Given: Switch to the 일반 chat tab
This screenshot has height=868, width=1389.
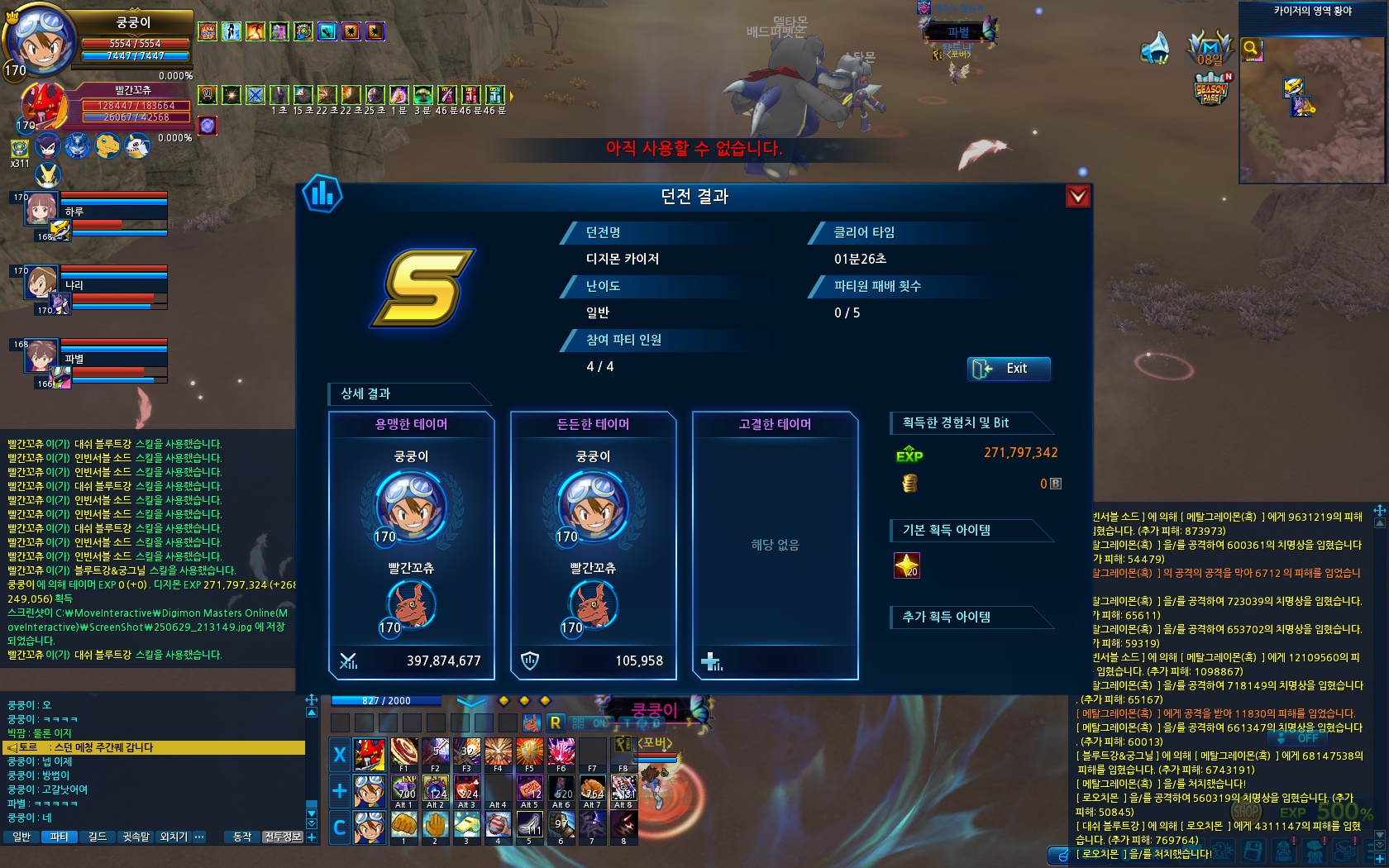Looking at the screenshot, I should pyautogui.click(x=22, y=837).
